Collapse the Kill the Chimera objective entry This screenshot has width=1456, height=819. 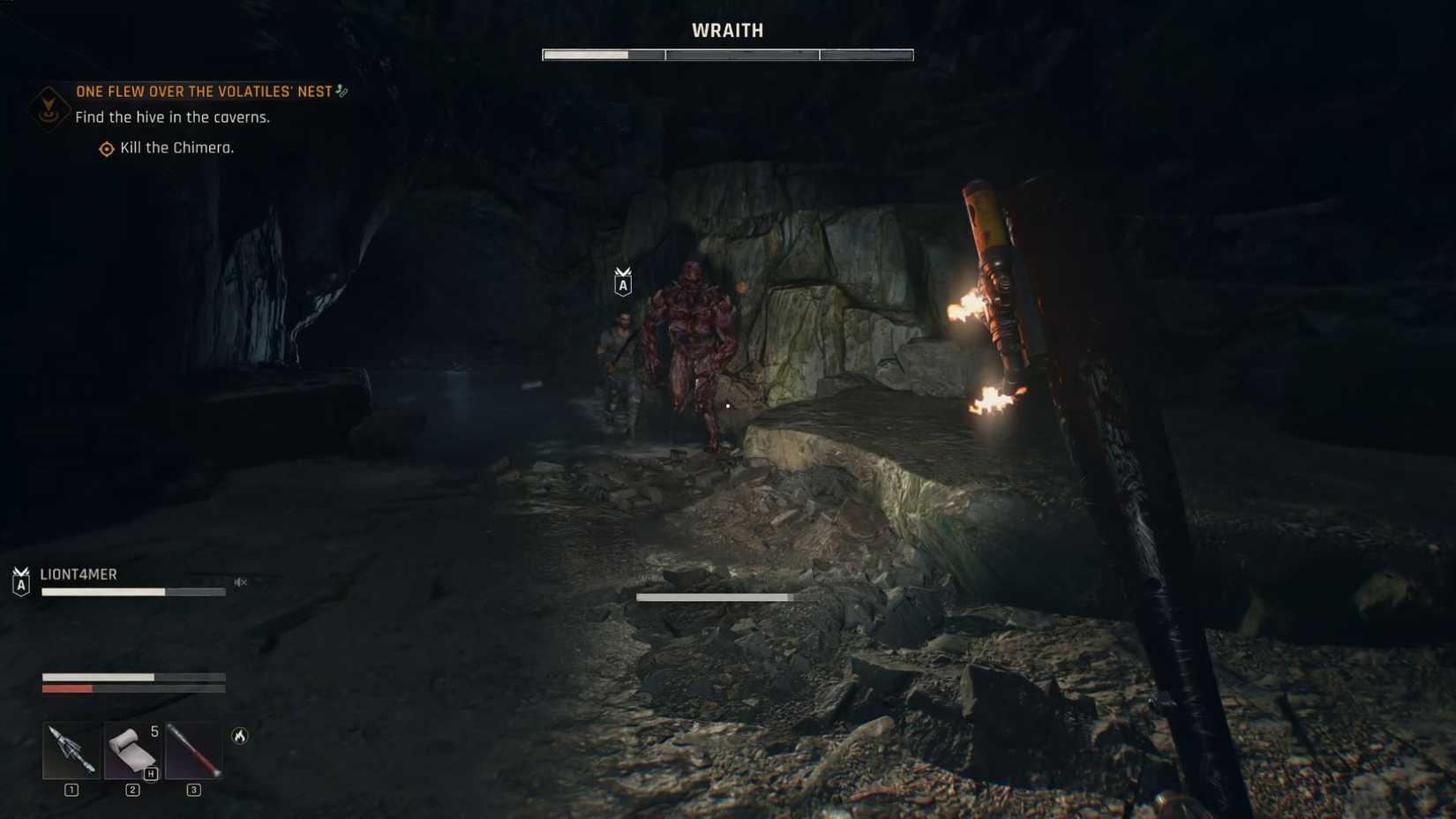175,147
